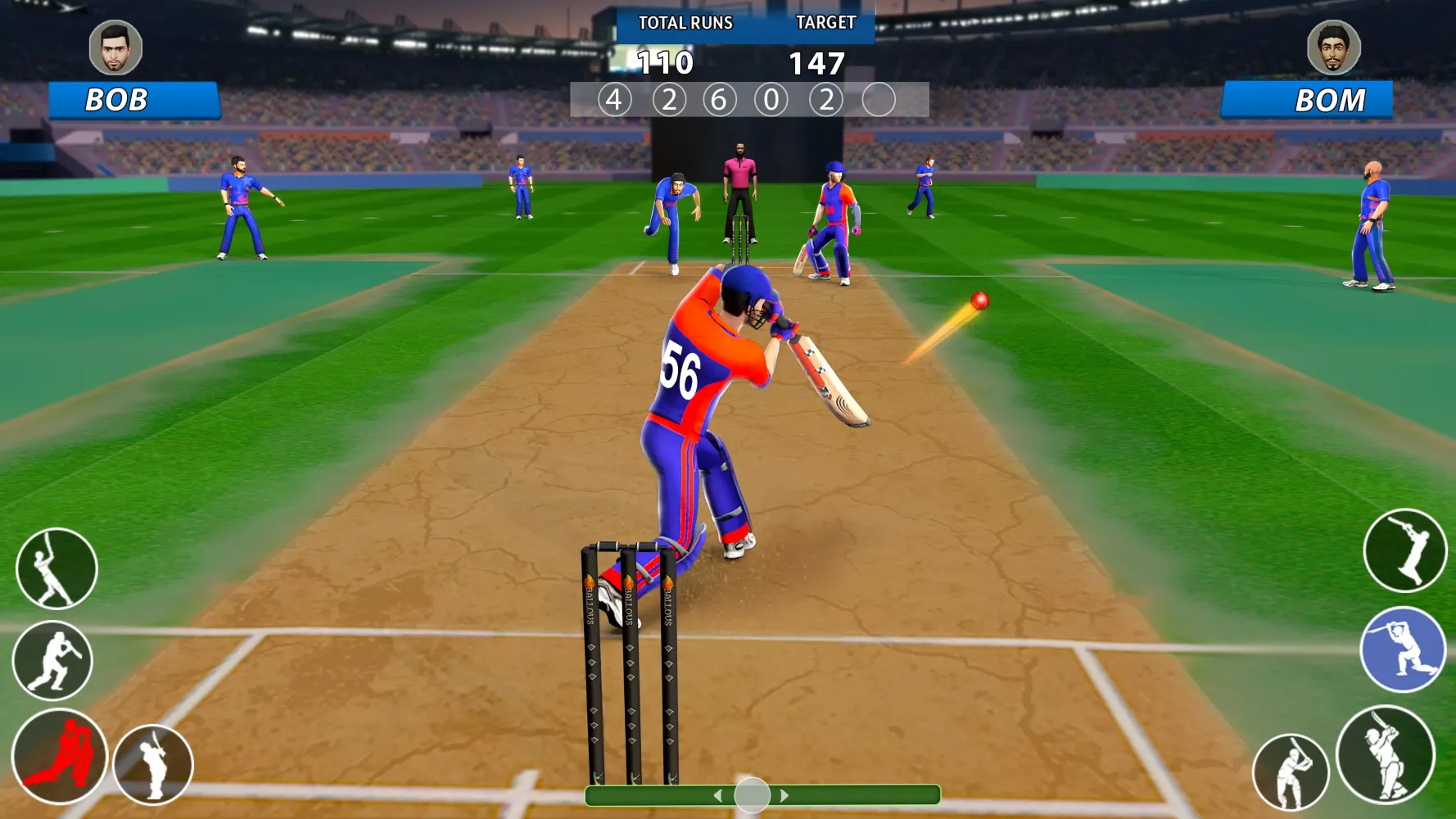Choose the blue highlighted kneeling drive shot
1456x819 pixels.
(x=1403, y=649)
